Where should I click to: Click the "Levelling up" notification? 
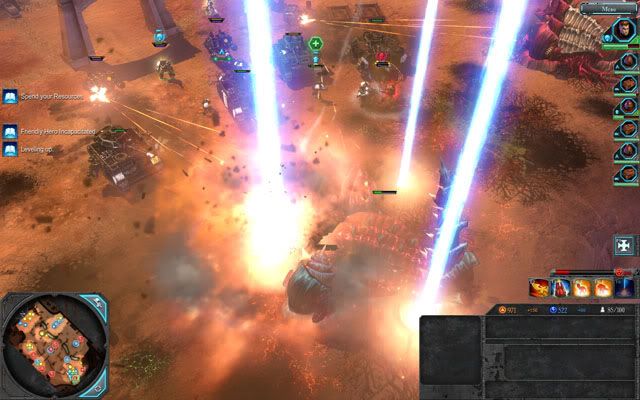pos(9,150)
